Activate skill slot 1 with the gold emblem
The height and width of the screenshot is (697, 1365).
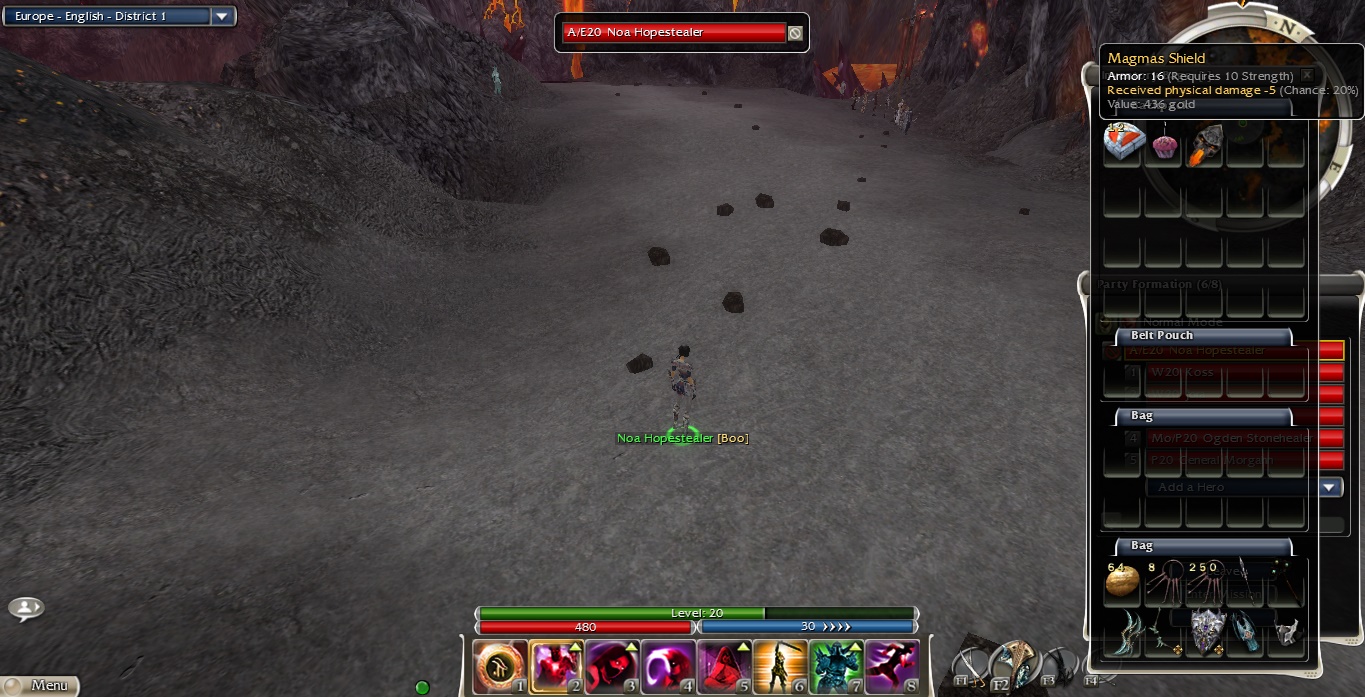click(500, 667)
